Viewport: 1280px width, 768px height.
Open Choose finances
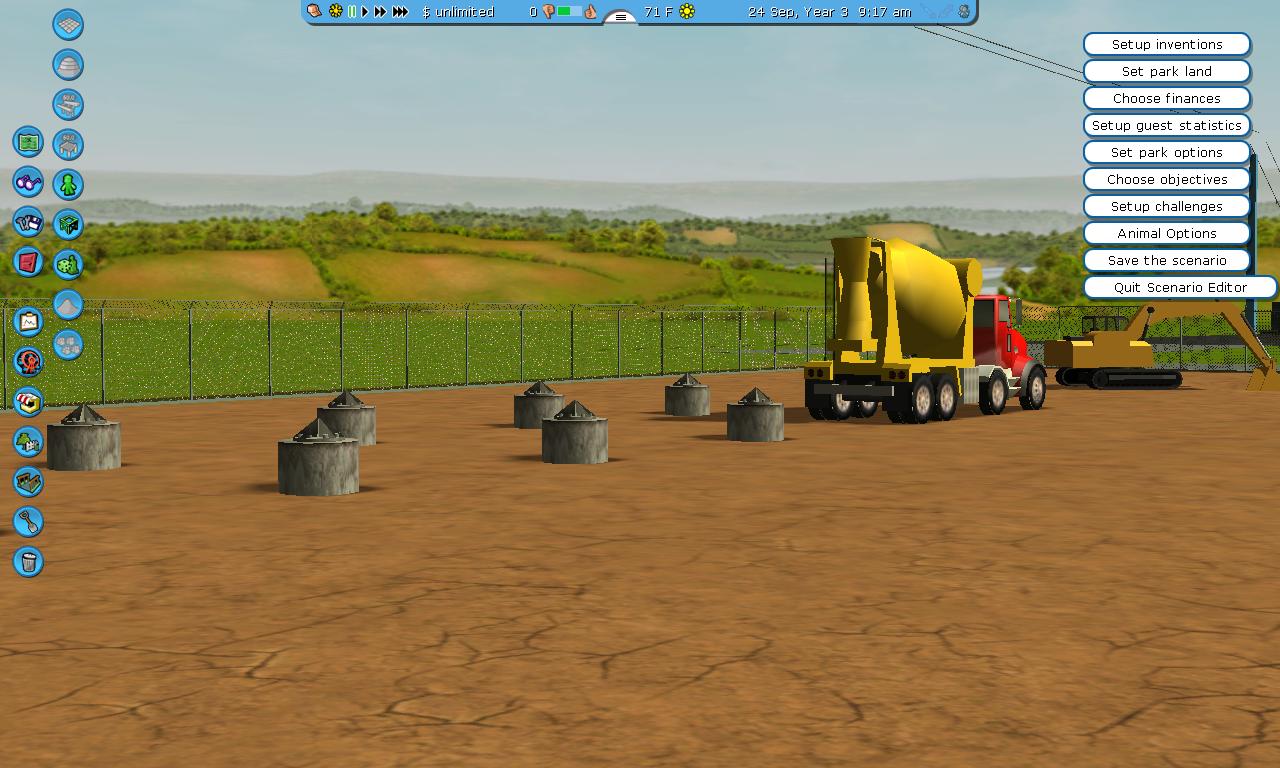pyautogui.click(x=1166, y=98)
